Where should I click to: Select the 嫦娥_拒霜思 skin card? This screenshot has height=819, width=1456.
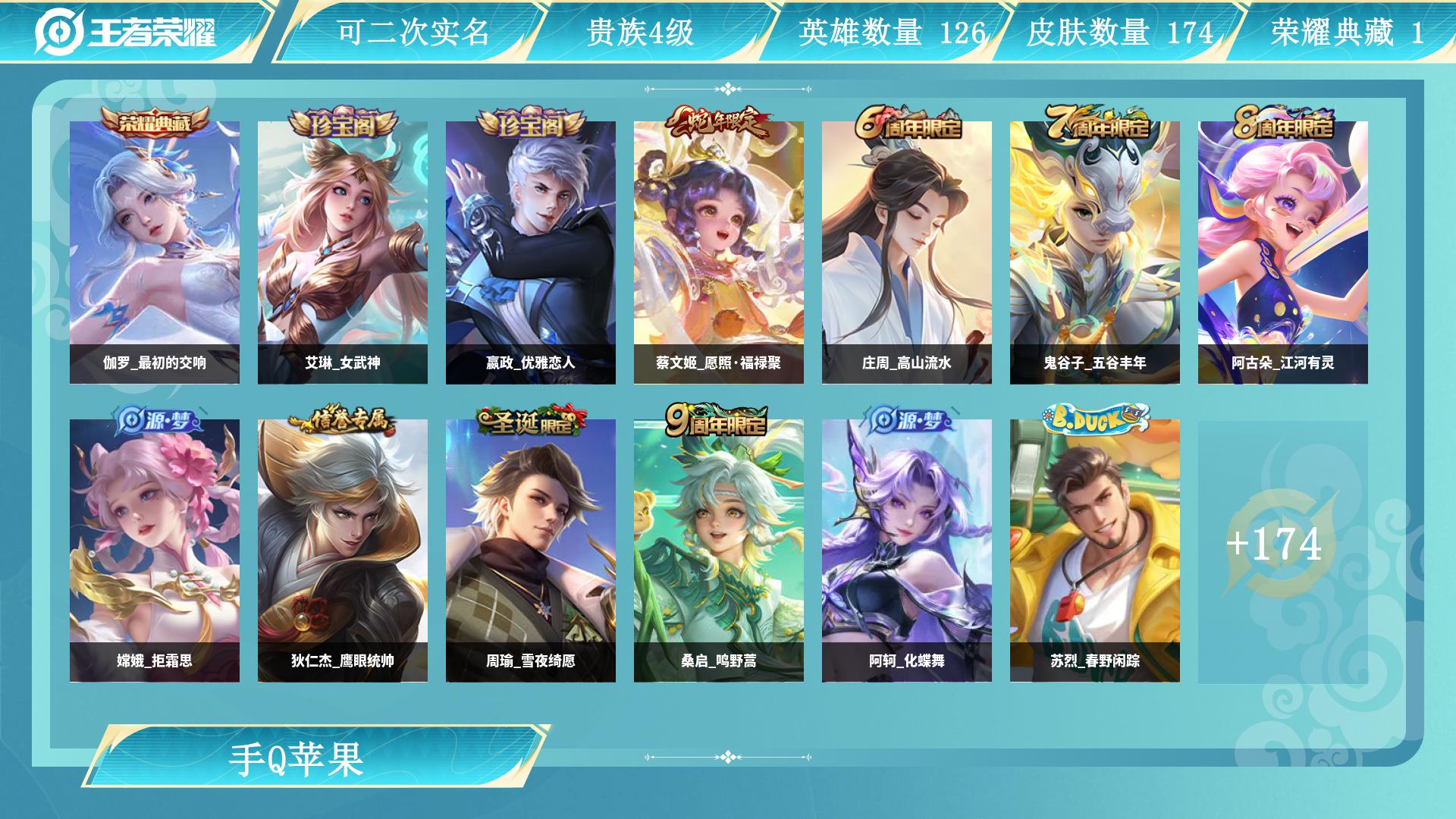pyautogui.click(x=155, y=550)
